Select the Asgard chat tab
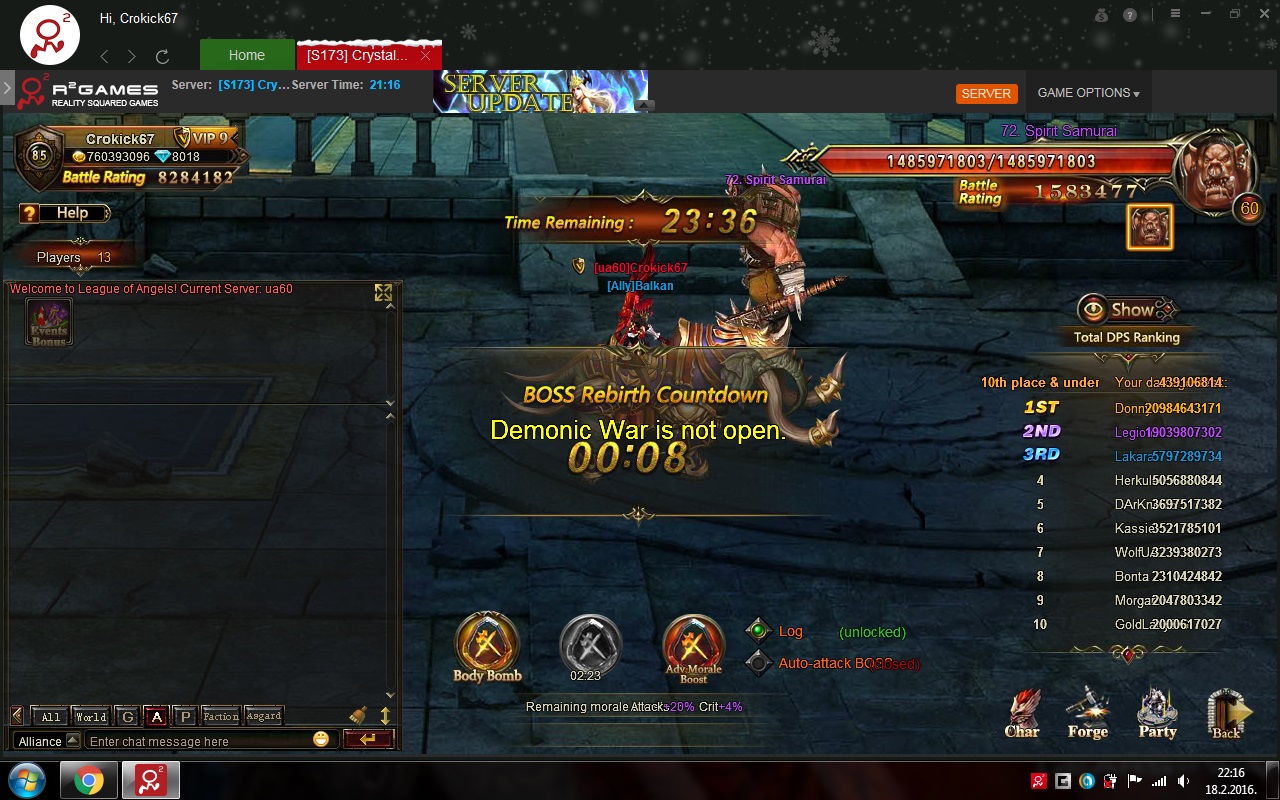The width and height of the screenshot is (1280, 800). point(264,716)
